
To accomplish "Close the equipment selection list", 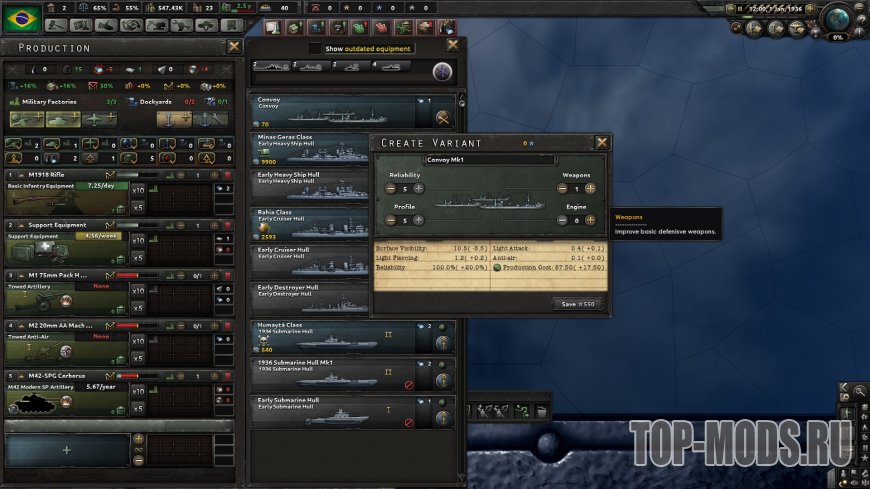I will coord(453,45).
